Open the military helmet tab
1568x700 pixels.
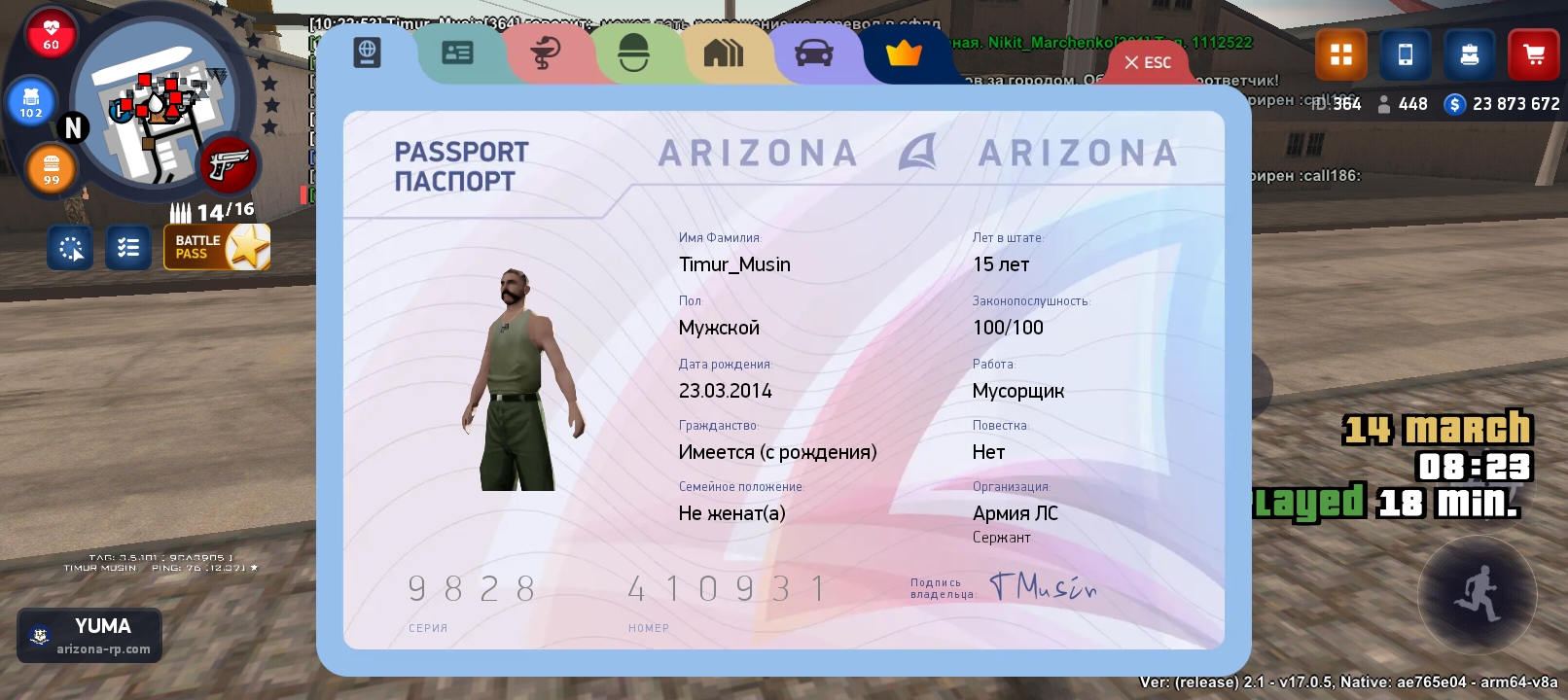click(x=633, y=53)
